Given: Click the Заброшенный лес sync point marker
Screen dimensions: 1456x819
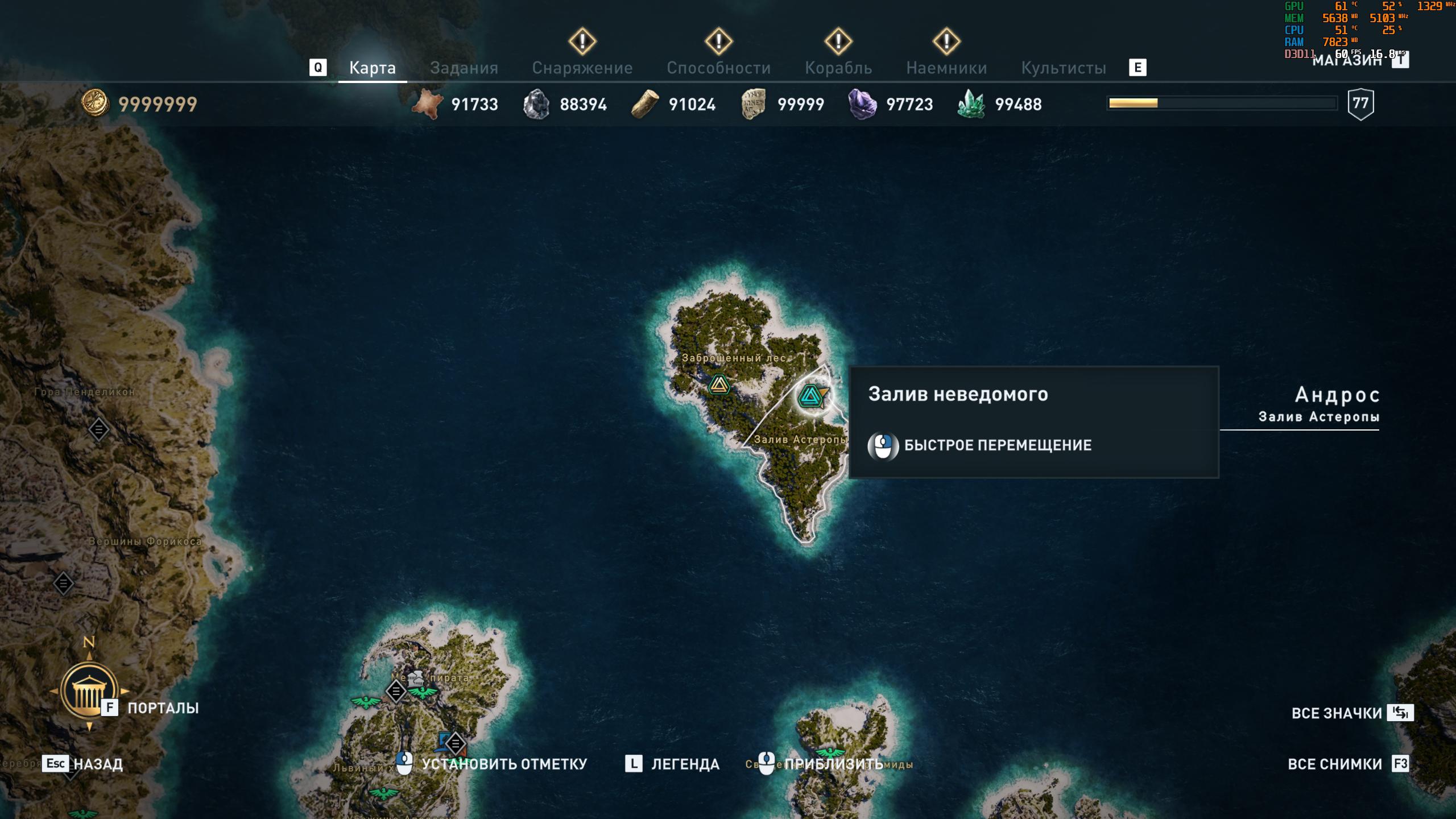Looking at the screenshot, I should (x=719, y=385).
